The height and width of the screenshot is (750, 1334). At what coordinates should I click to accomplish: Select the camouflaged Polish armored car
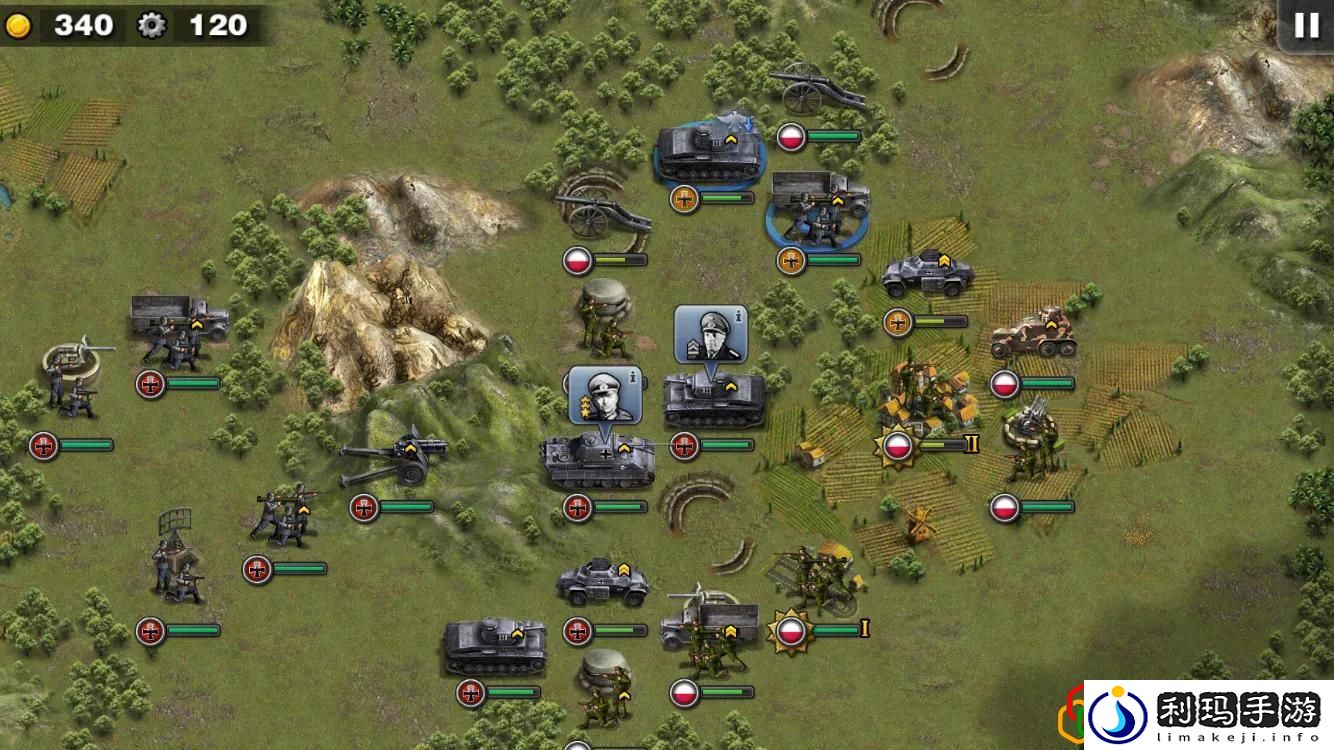pos(1033,337)
